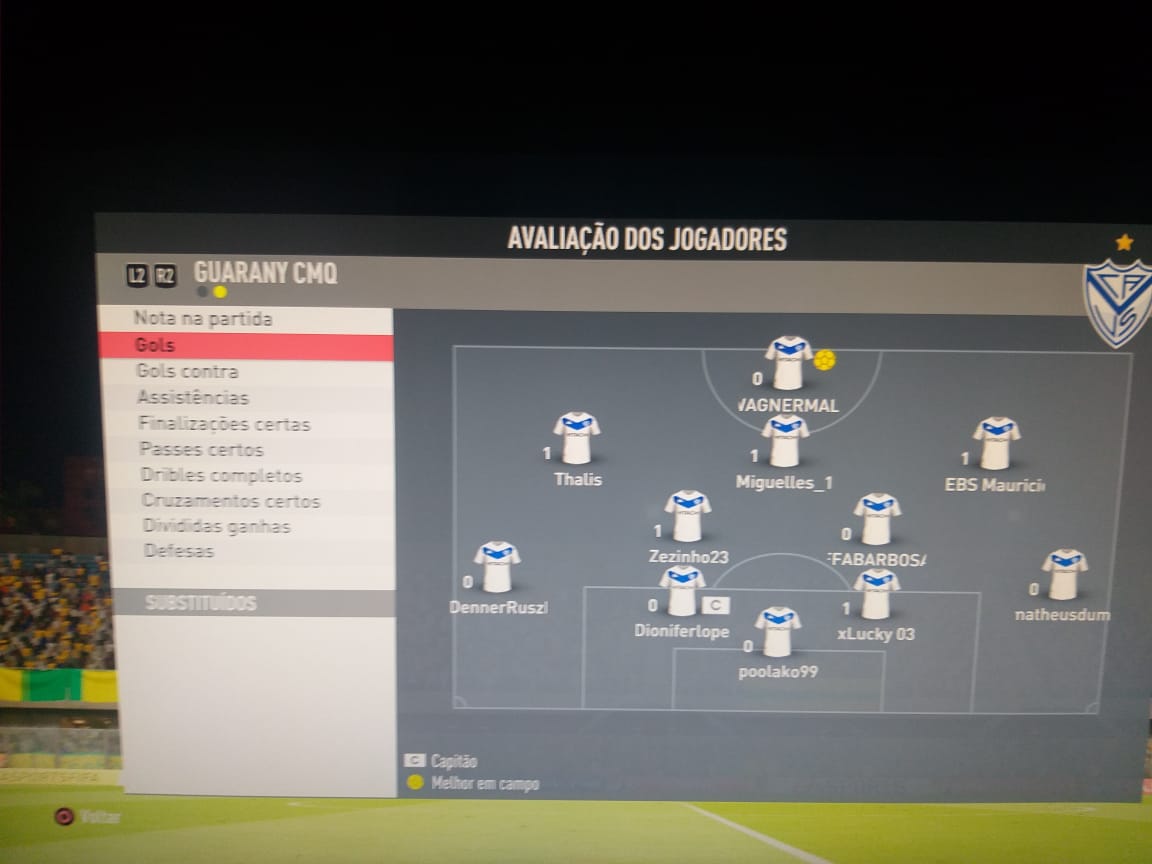Screen dimensions: 1152x864
Task: Select captain Dioniferlope's shirt
Action: tap(682, 591)
